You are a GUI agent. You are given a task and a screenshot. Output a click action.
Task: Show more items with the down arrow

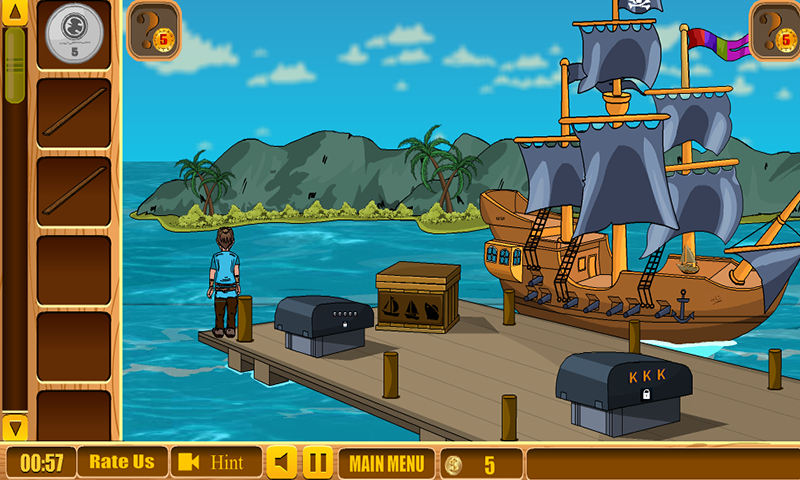point(14,427)
